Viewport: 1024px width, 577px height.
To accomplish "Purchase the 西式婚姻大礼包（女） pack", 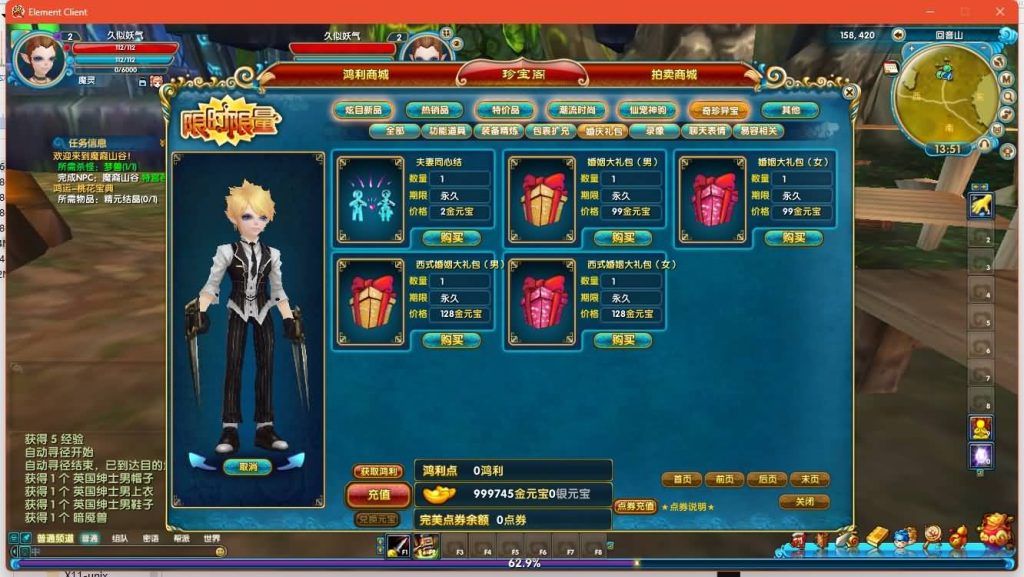I will (x=623, y=340).
